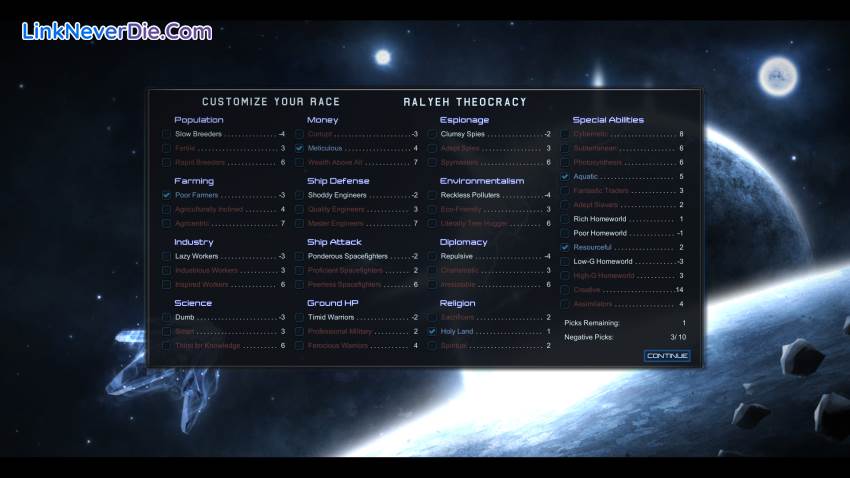Enable the Dumb science trait
The height and width of the screenshot is (478, 850).
tap(167, 317)
